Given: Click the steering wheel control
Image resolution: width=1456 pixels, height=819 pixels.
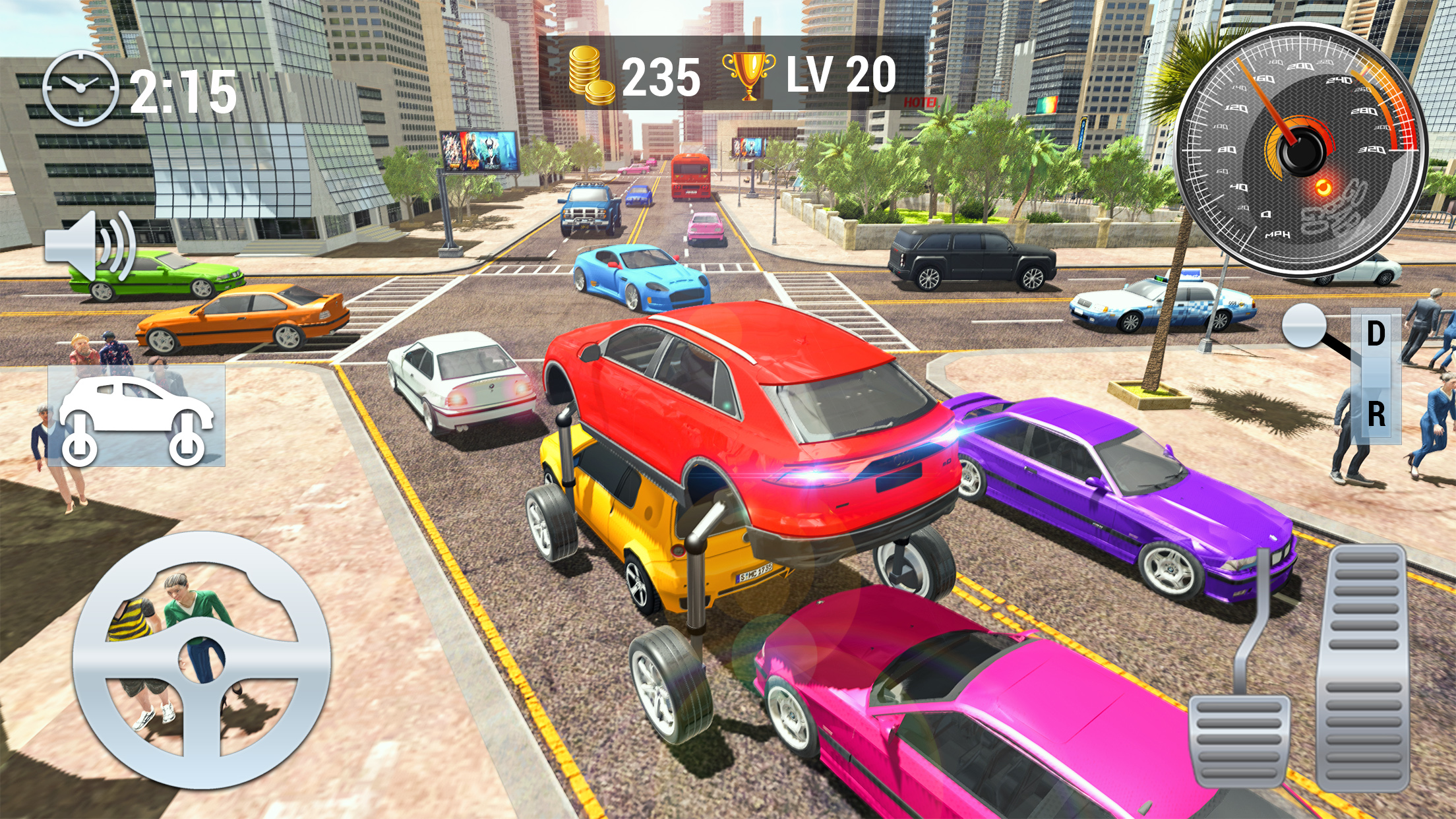Looking at the screenshot, I should point(201,660).
